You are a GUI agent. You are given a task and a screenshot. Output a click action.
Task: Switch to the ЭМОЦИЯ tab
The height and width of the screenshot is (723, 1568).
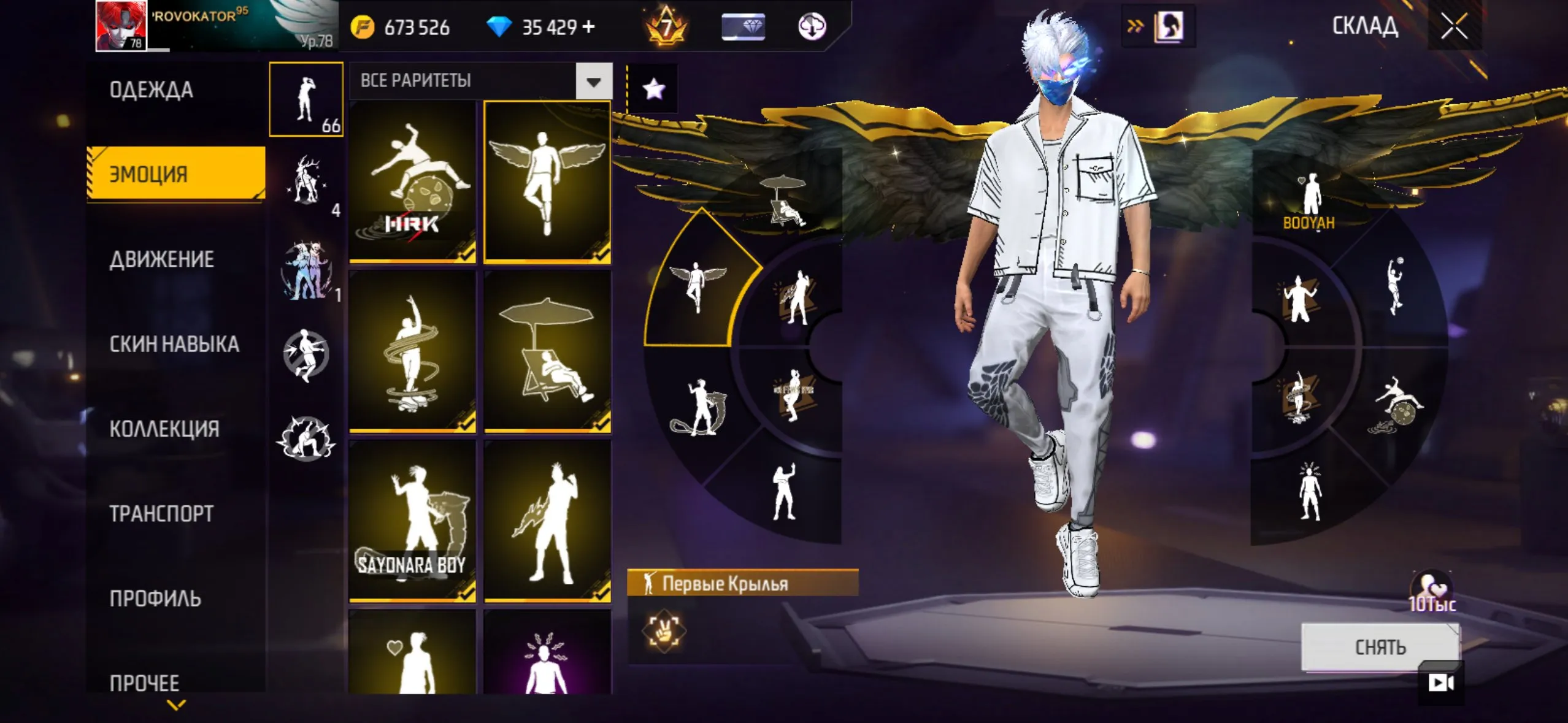tap(175, 174)
